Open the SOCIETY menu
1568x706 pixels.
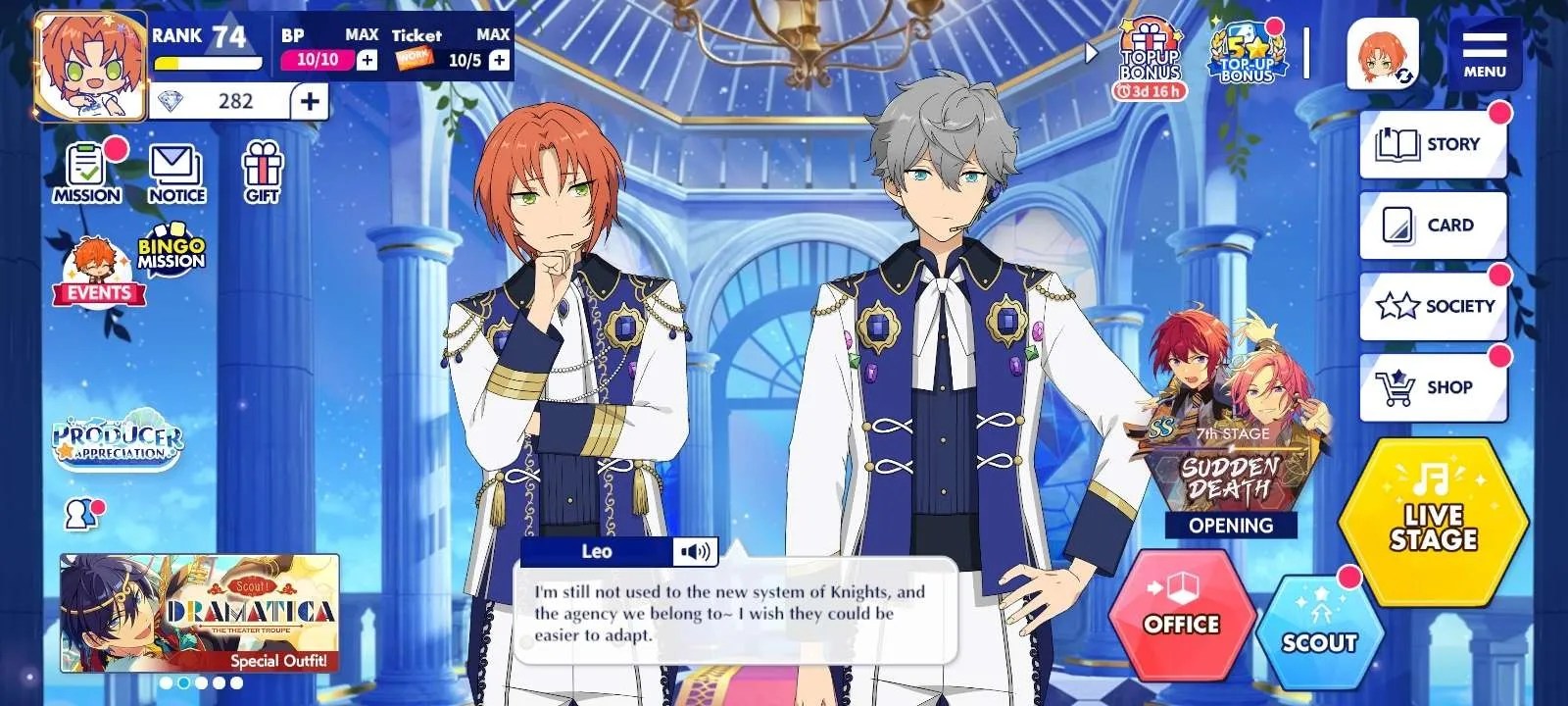[1432, 306]
